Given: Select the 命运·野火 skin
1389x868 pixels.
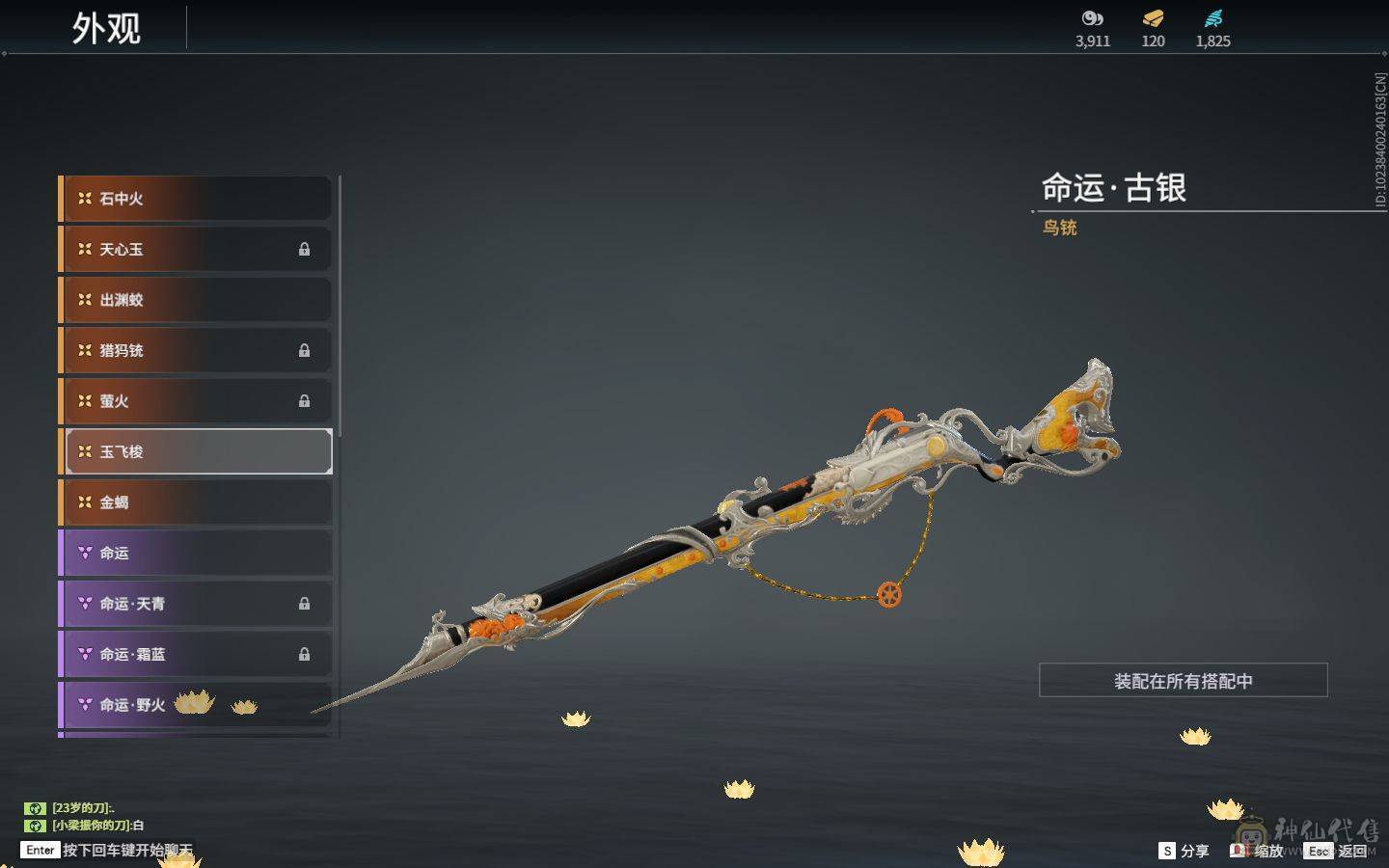Looking at the screenshot, I should click(x=197, y=705).
